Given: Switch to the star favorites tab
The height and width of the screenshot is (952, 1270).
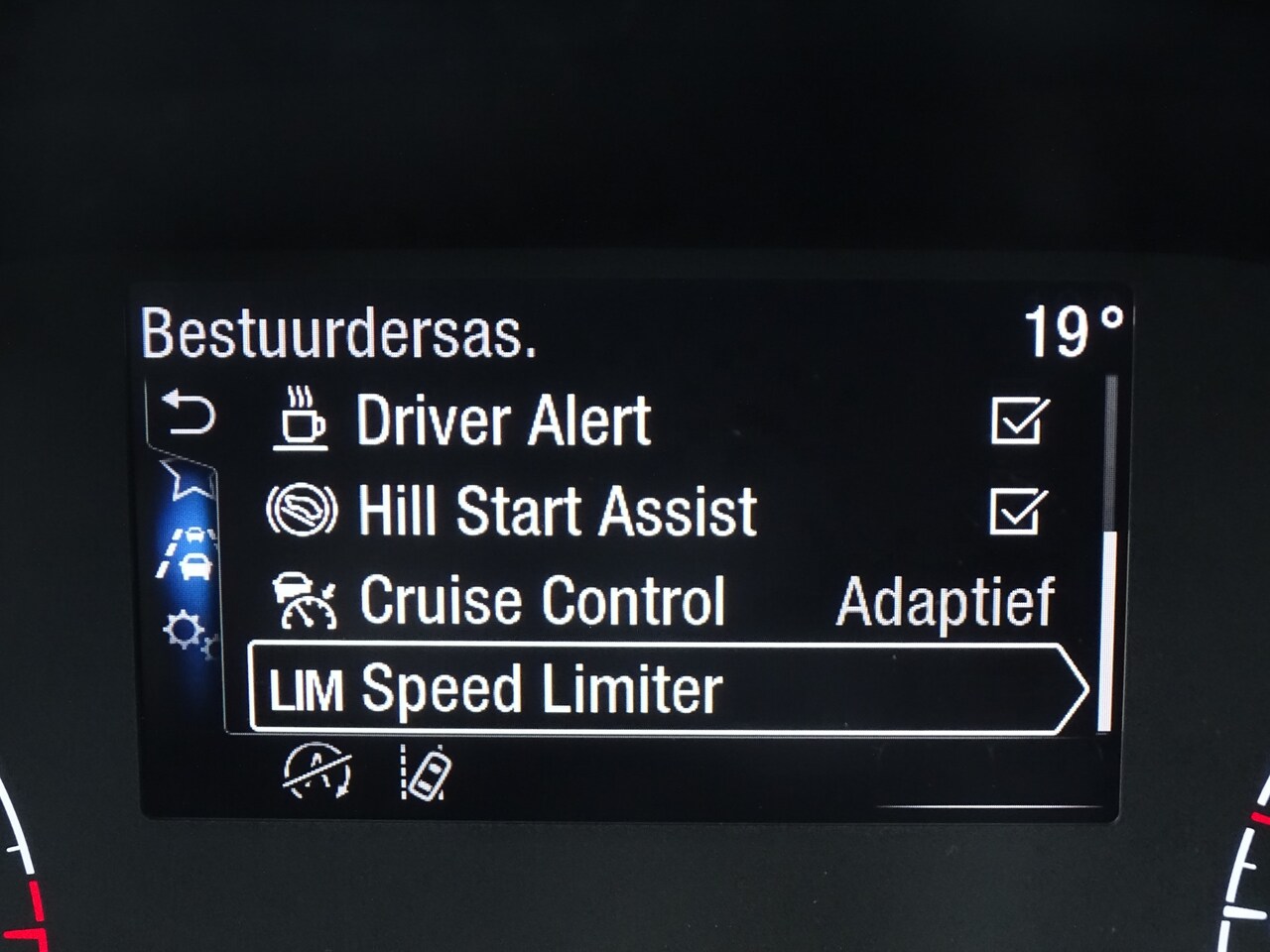Looking at the screenshot, I should [x=187, y=478].
